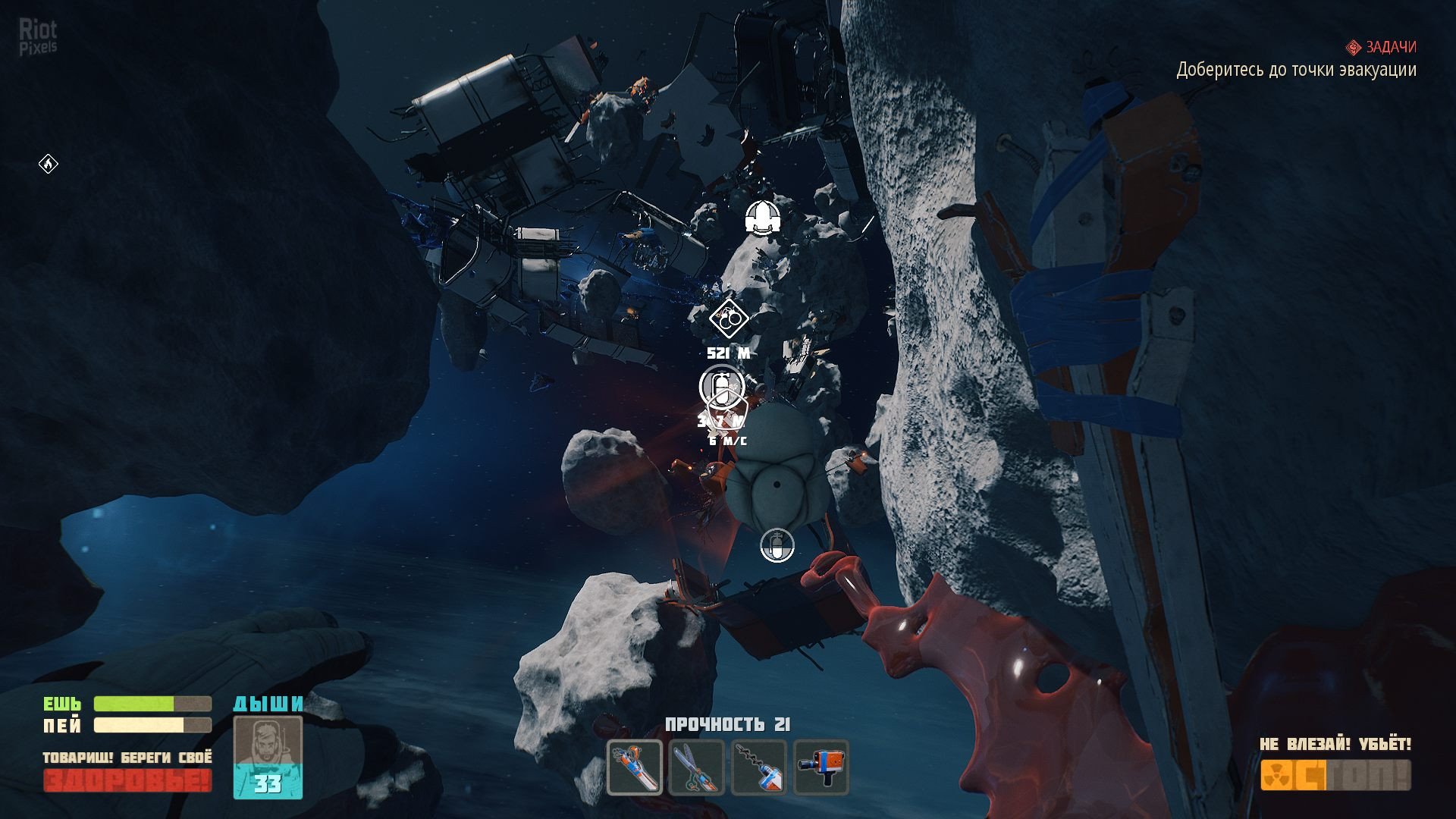Select the scrapper tool in the hotbar
This screenshot has width=1456, height=819.
(635, 767)
